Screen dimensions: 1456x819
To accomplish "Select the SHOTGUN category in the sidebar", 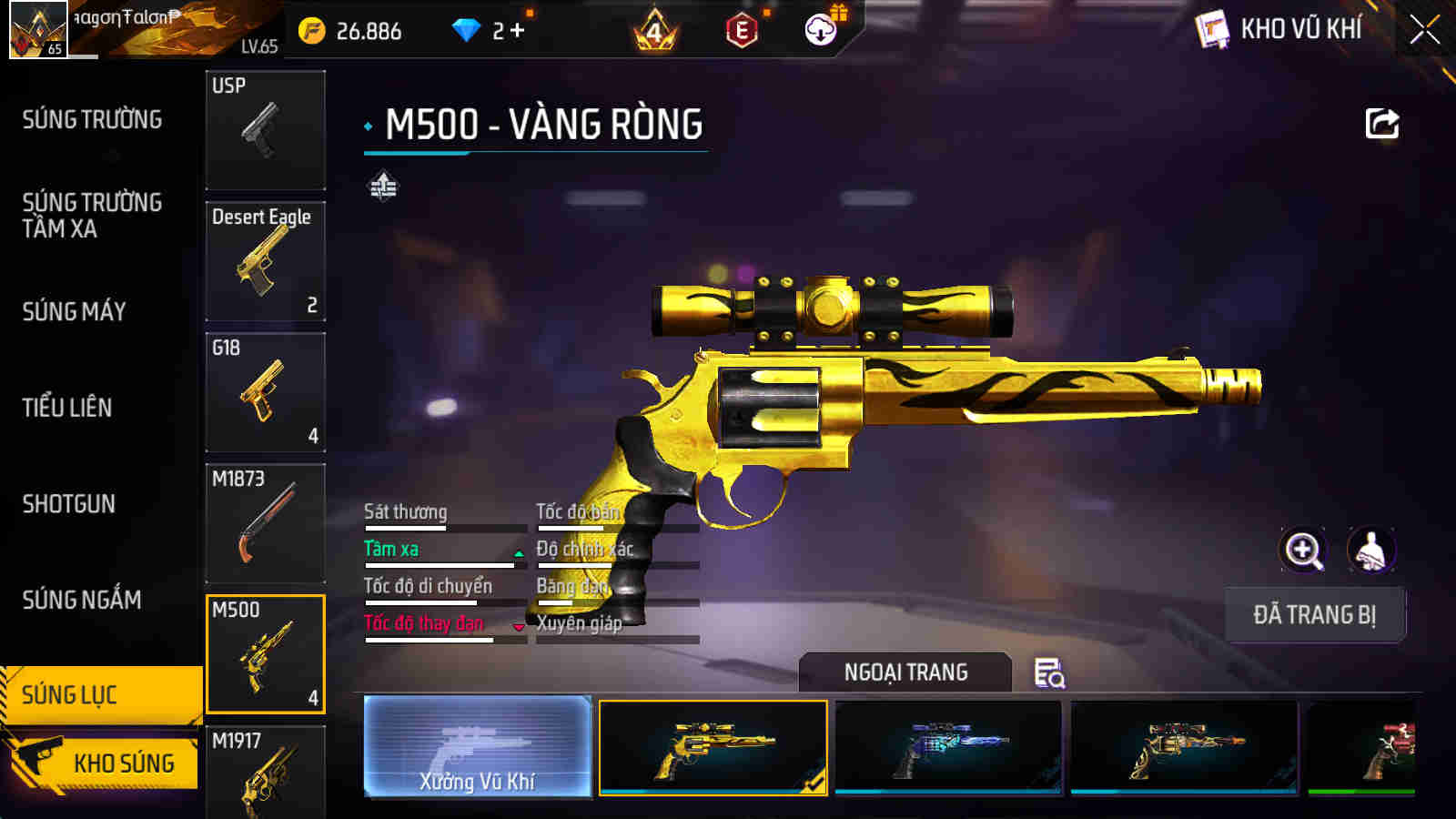I will [x=67, y=504].
